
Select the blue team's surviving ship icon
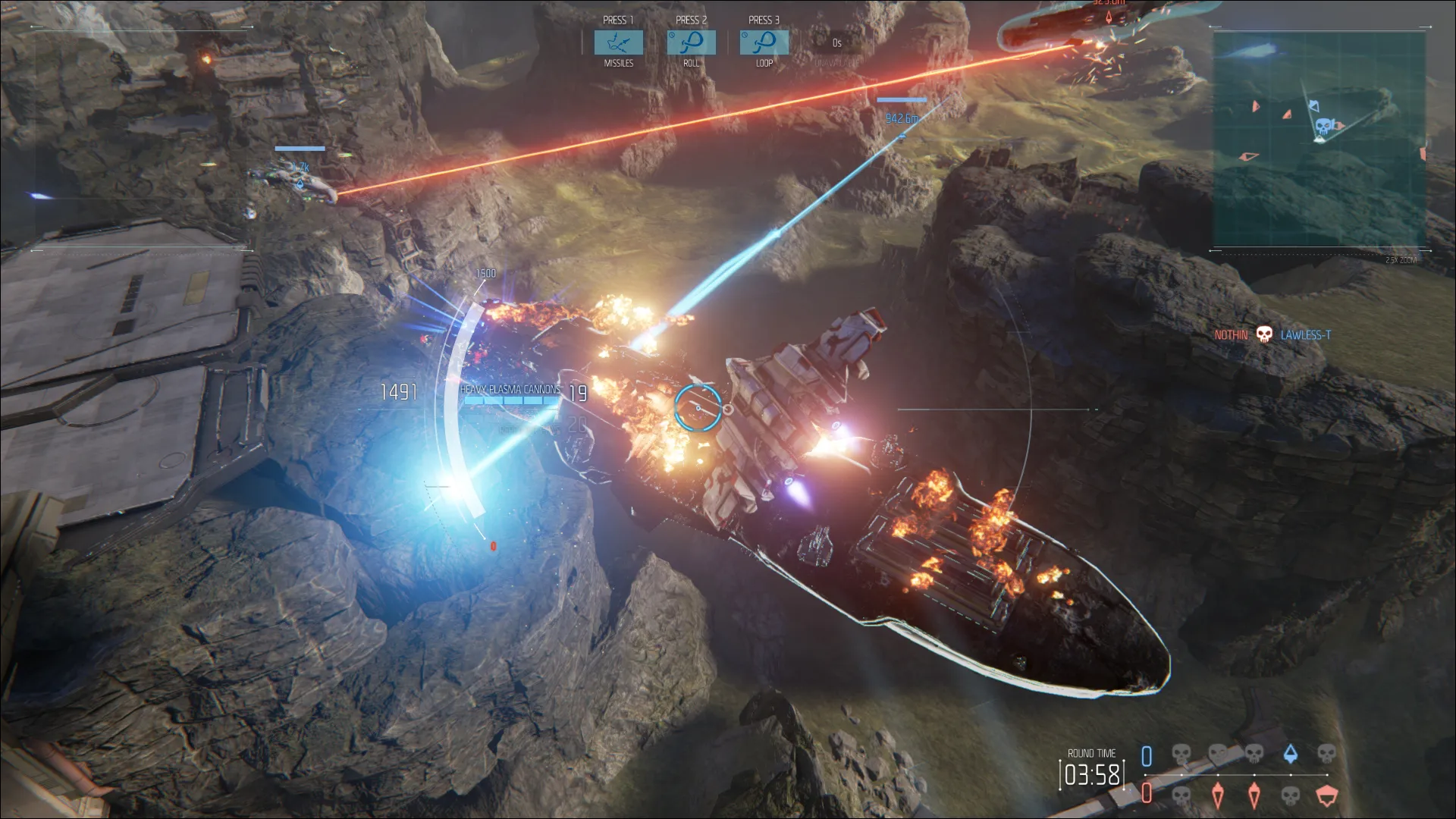[x=1290, y=754]
